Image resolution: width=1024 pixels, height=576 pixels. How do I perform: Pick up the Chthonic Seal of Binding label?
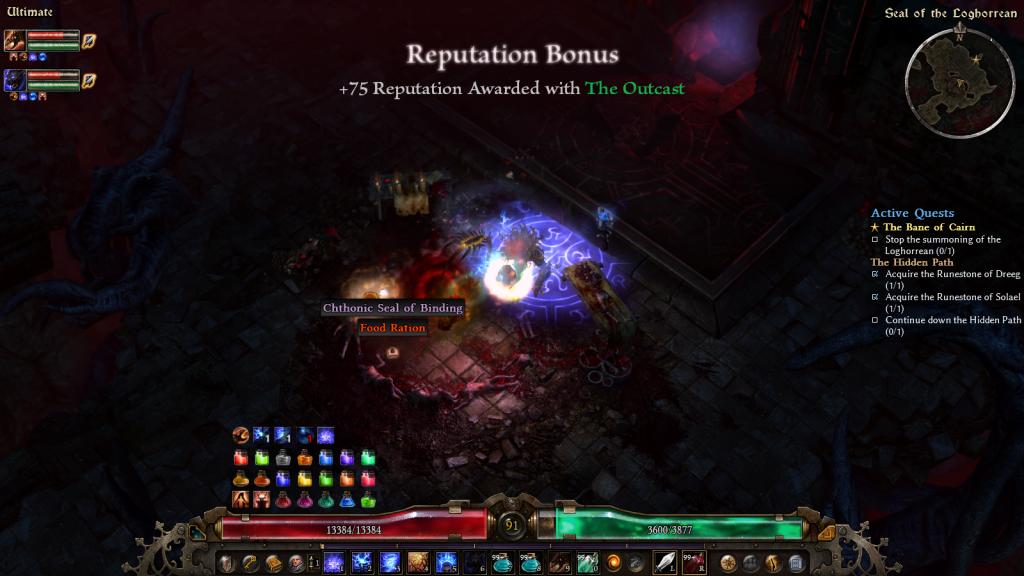pyautogui.click(x=392, y=308)
